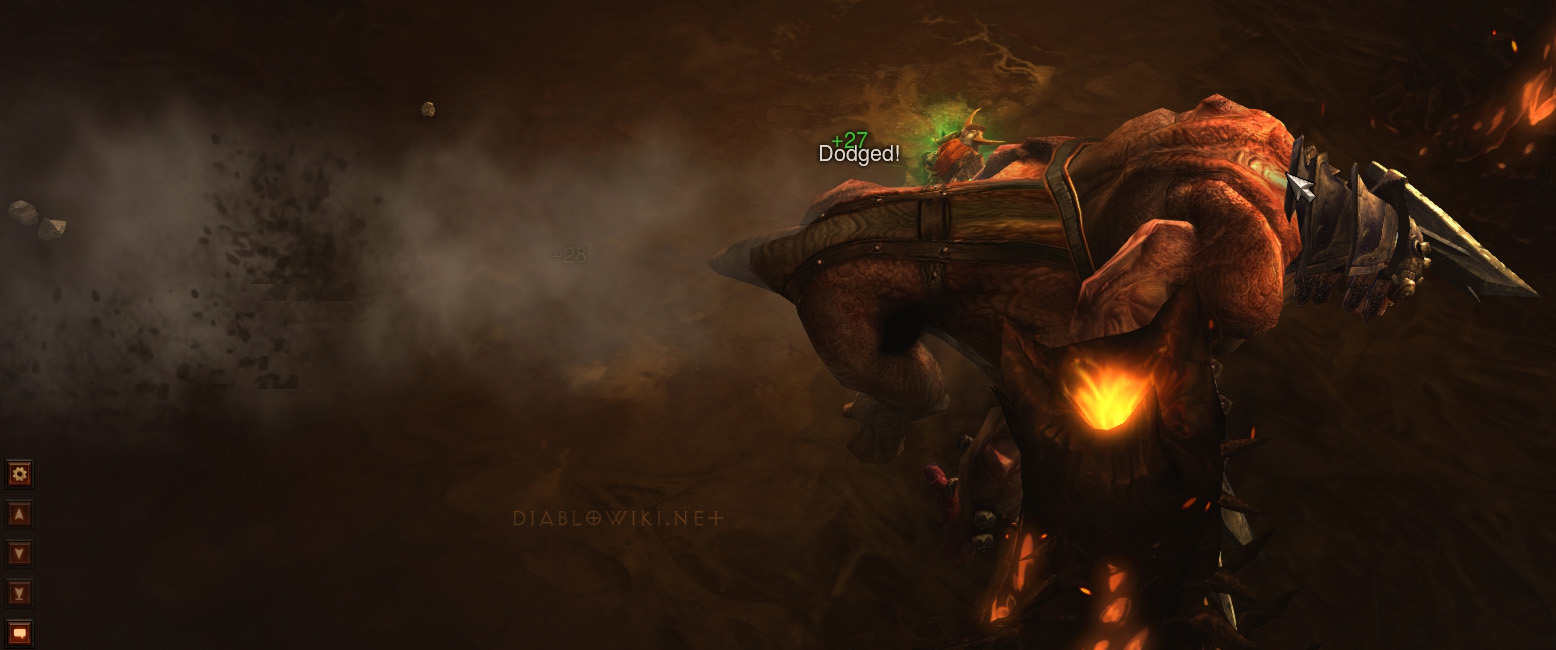Click the chat scroll-up arrow button

(x=19, y=514)
